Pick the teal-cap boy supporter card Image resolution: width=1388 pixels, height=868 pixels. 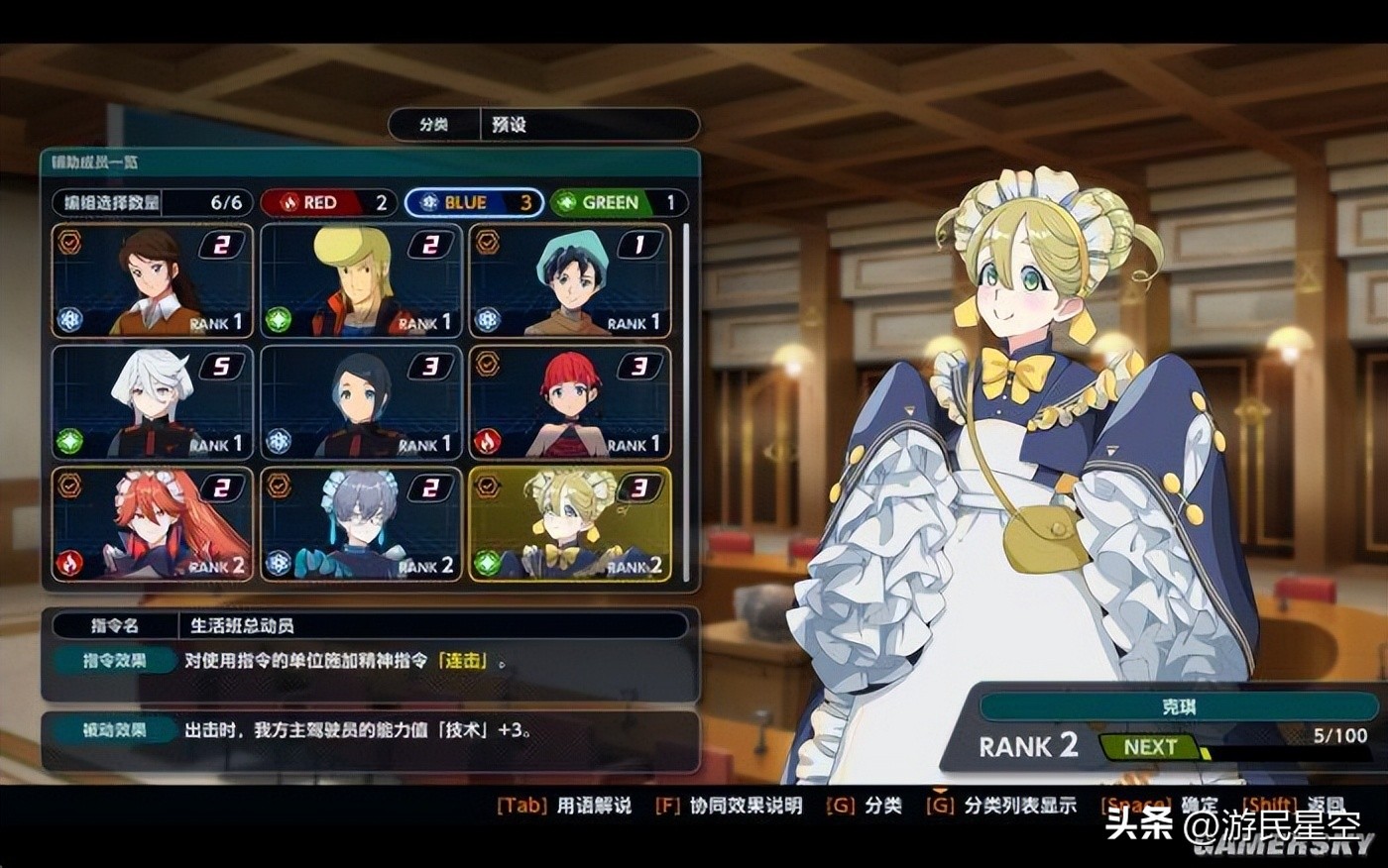(x=570, y=281)
